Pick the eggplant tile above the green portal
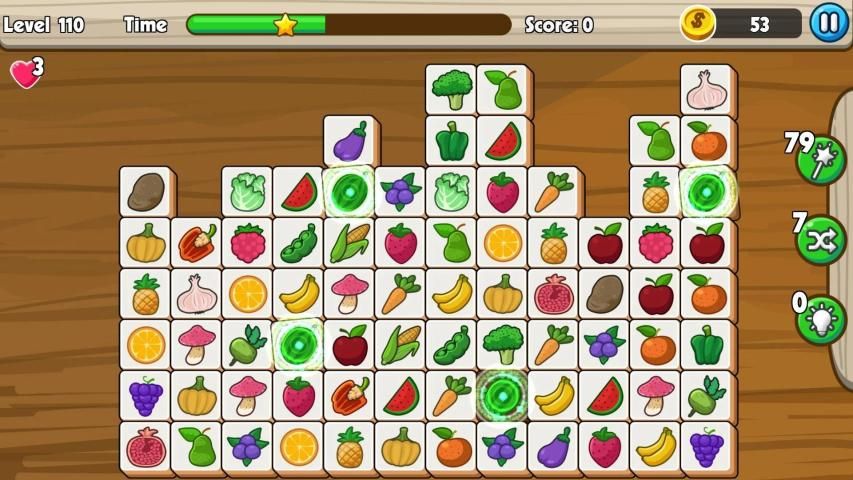 click(349, 141)
